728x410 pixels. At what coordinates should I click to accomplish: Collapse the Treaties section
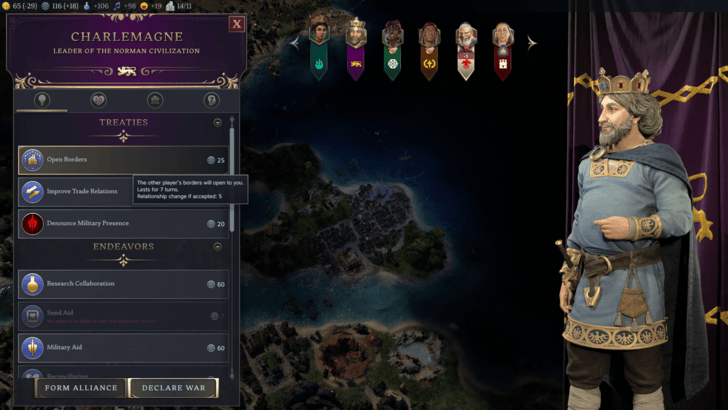217,123
